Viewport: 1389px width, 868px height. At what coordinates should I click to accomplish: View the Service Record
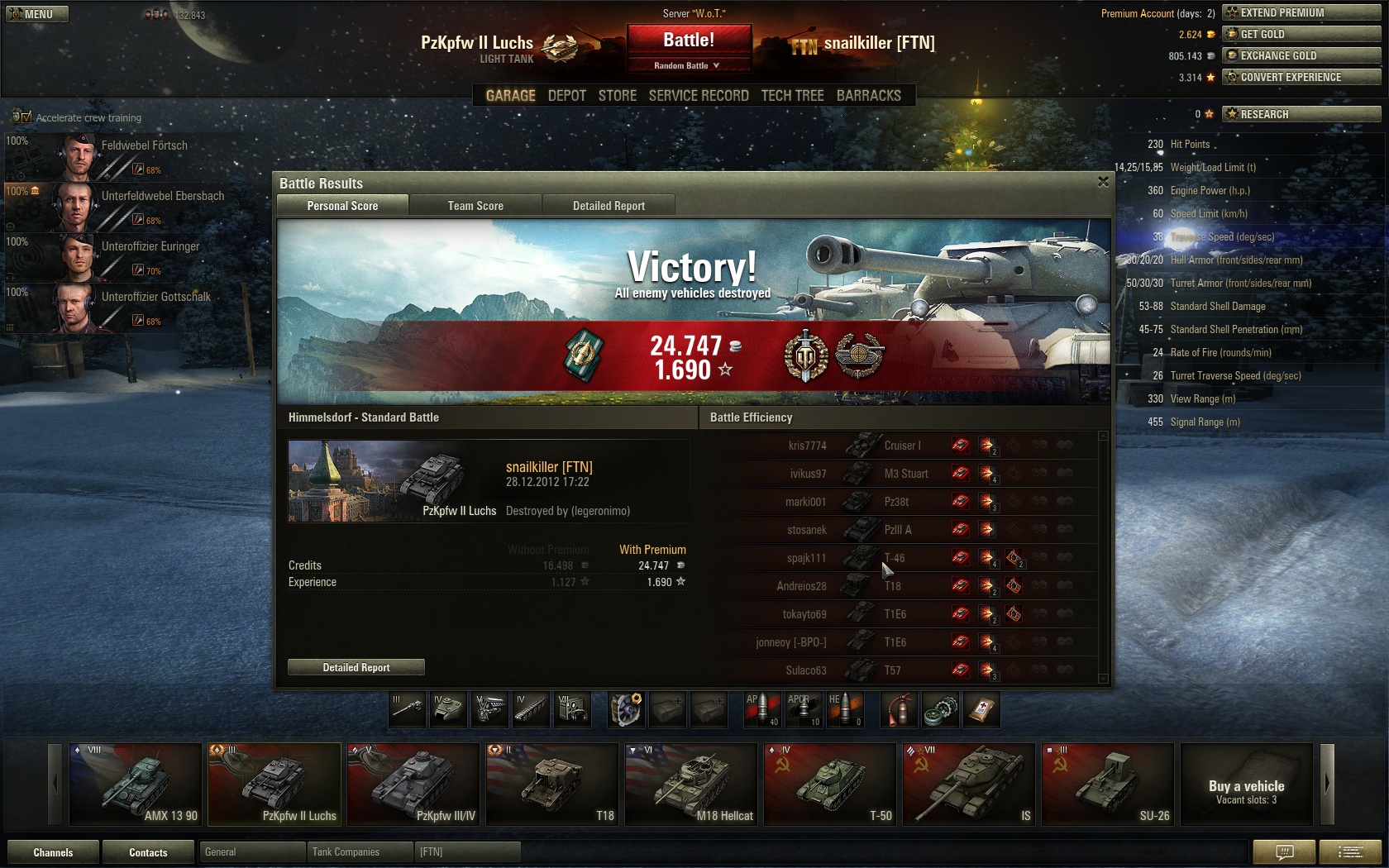pyautogui.click(x=699, y=96)
